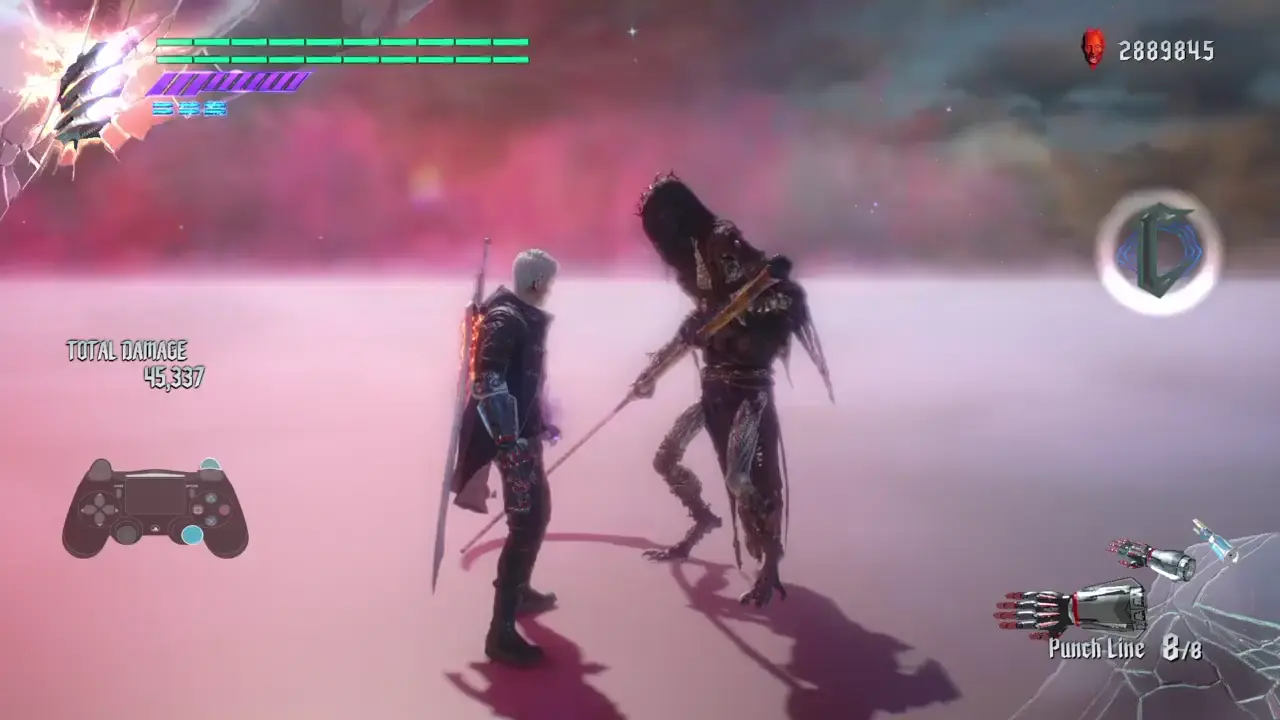Click the Punch Line 8/8 ammo label
This screenshot has height=720, width=1280.
point(1124,647)
